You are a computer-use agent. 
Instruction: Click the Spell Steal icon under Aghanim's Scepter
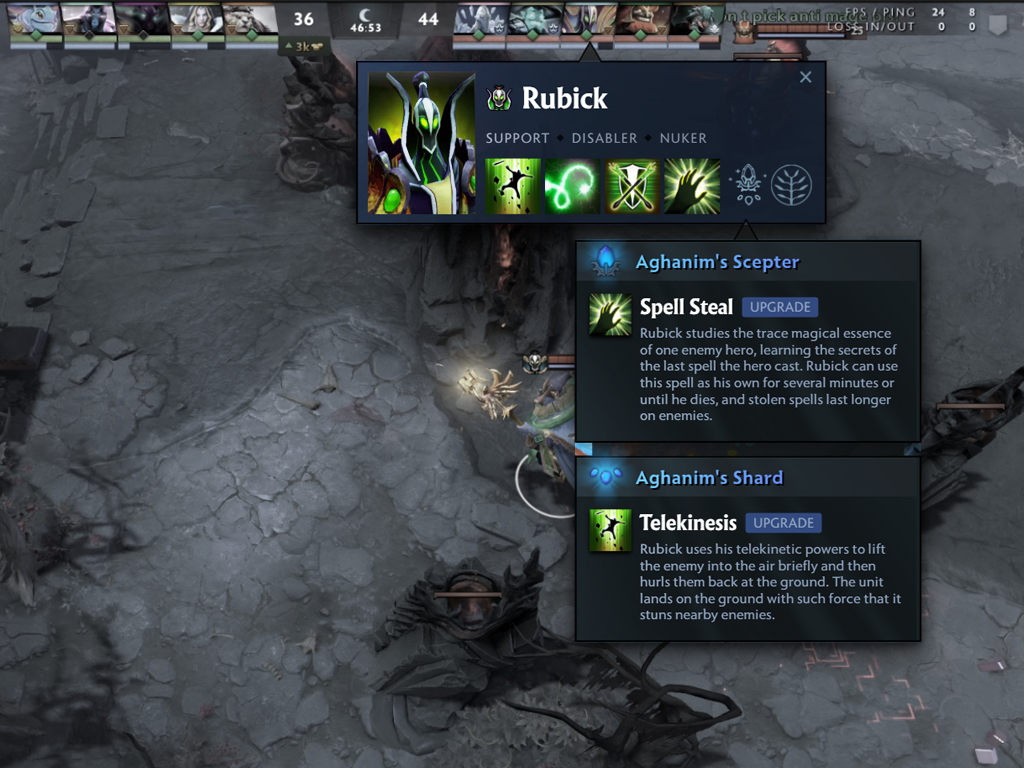(610, 314)
